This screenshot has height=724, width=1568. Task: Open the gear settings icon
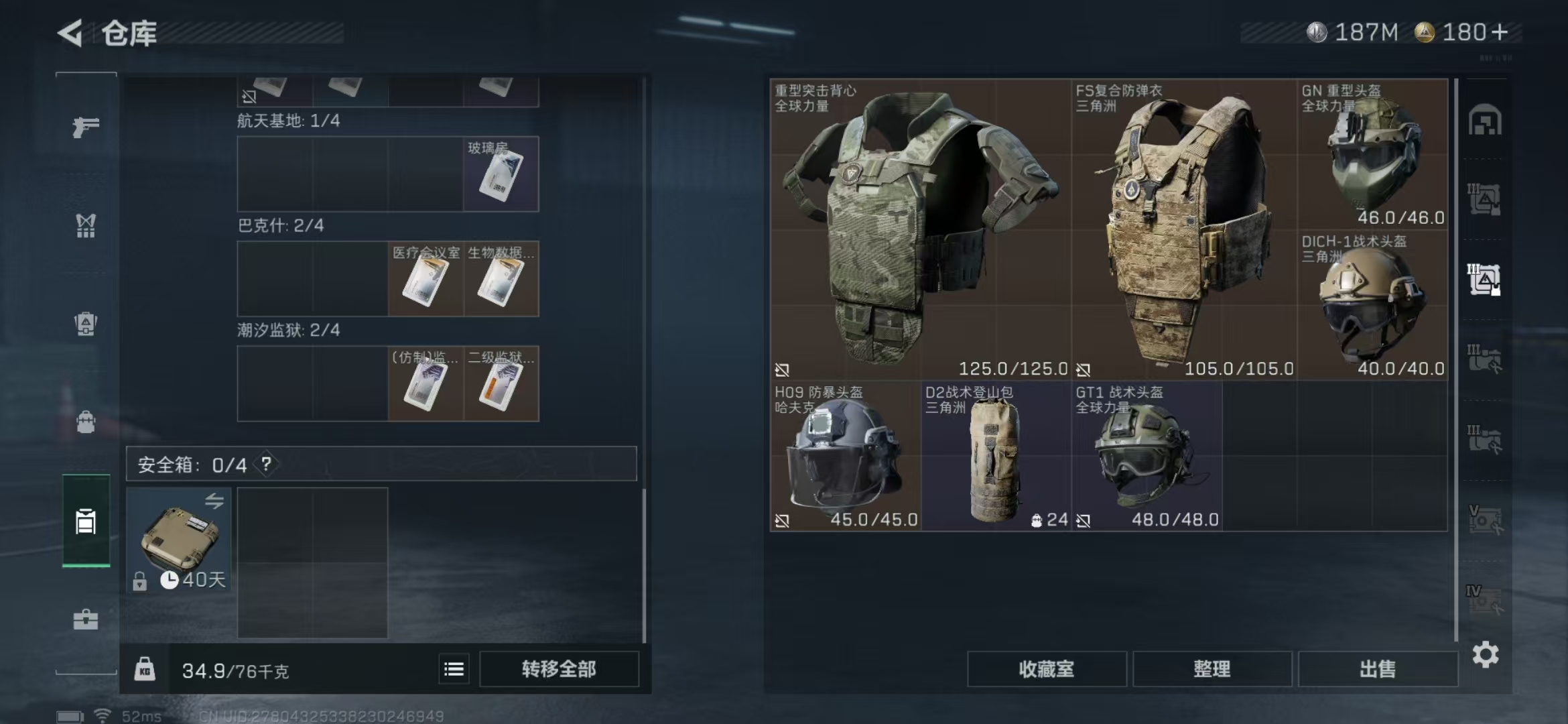point(1485,654)
